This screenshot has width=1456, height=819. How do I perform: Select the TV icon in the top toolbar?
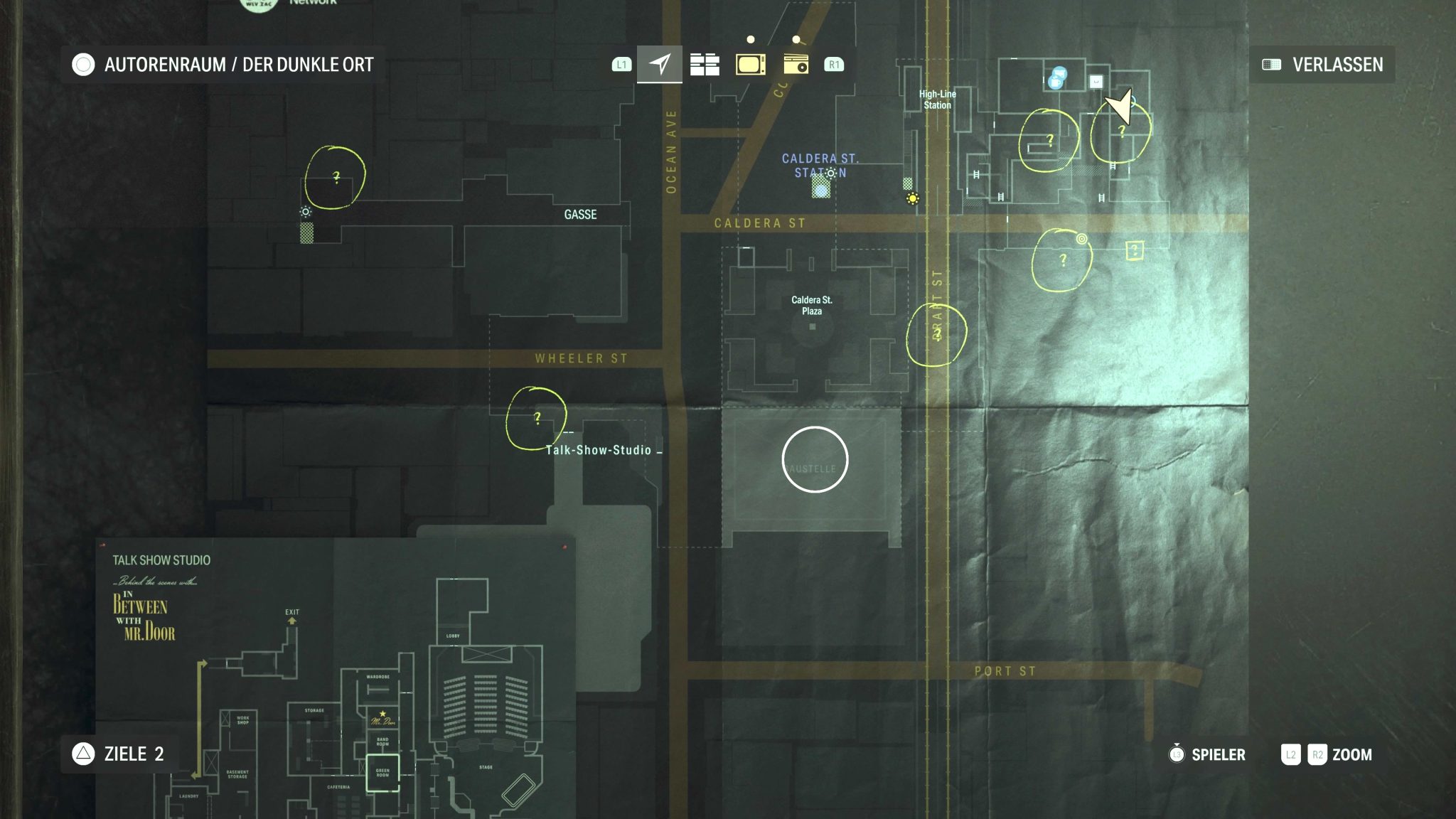[751, 63]
